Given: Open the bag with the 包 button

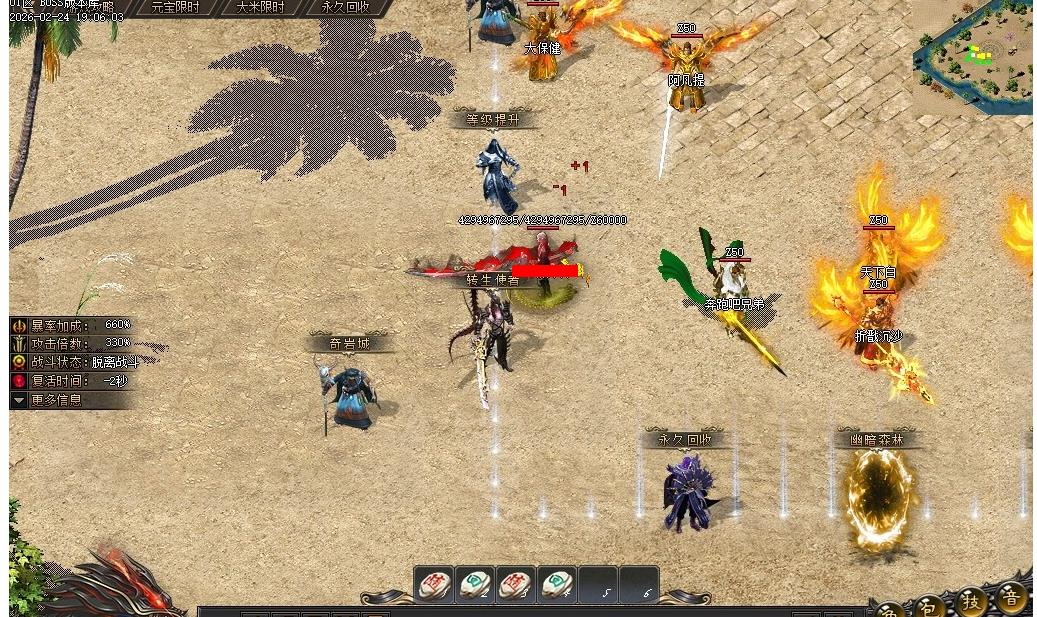Looking at the screenshot, I should pyautogui.click(x=930, y=606).
